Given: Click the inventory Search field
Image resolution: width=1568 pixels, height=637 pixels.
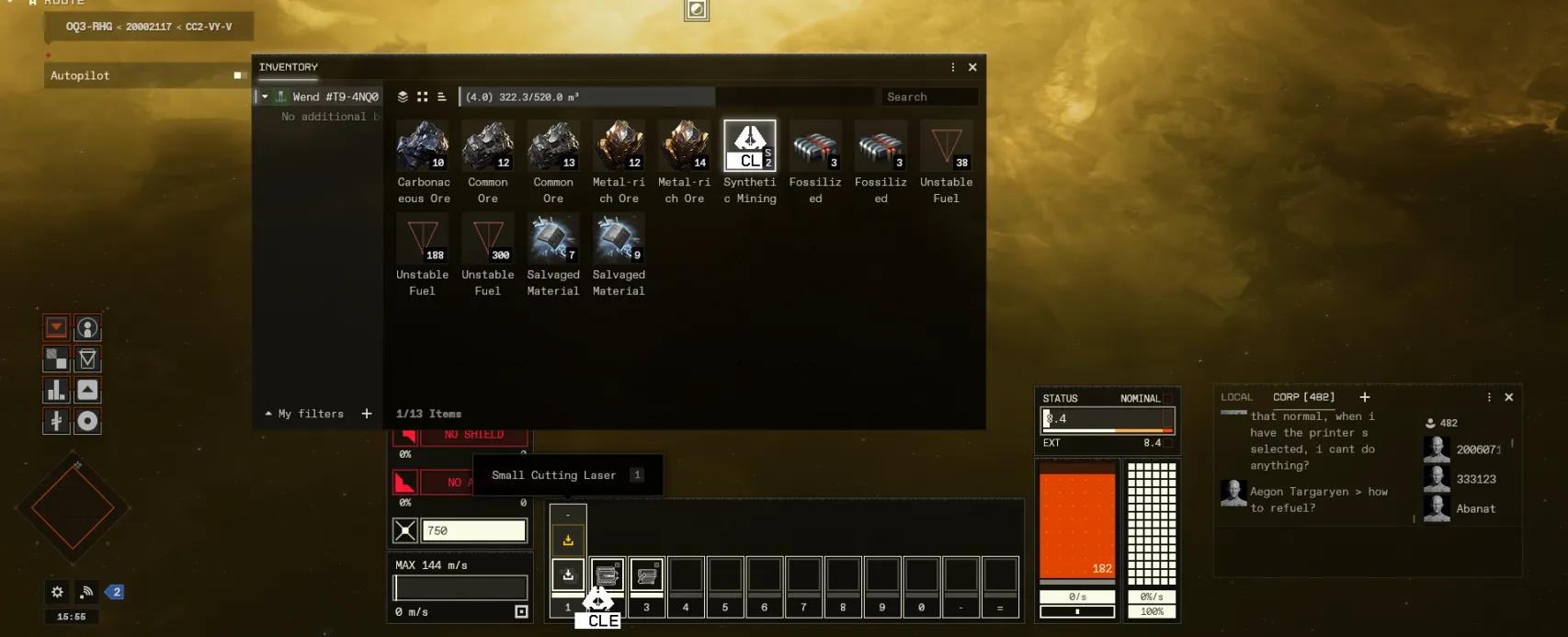Looking at the screenshot, I should point(928,97).
